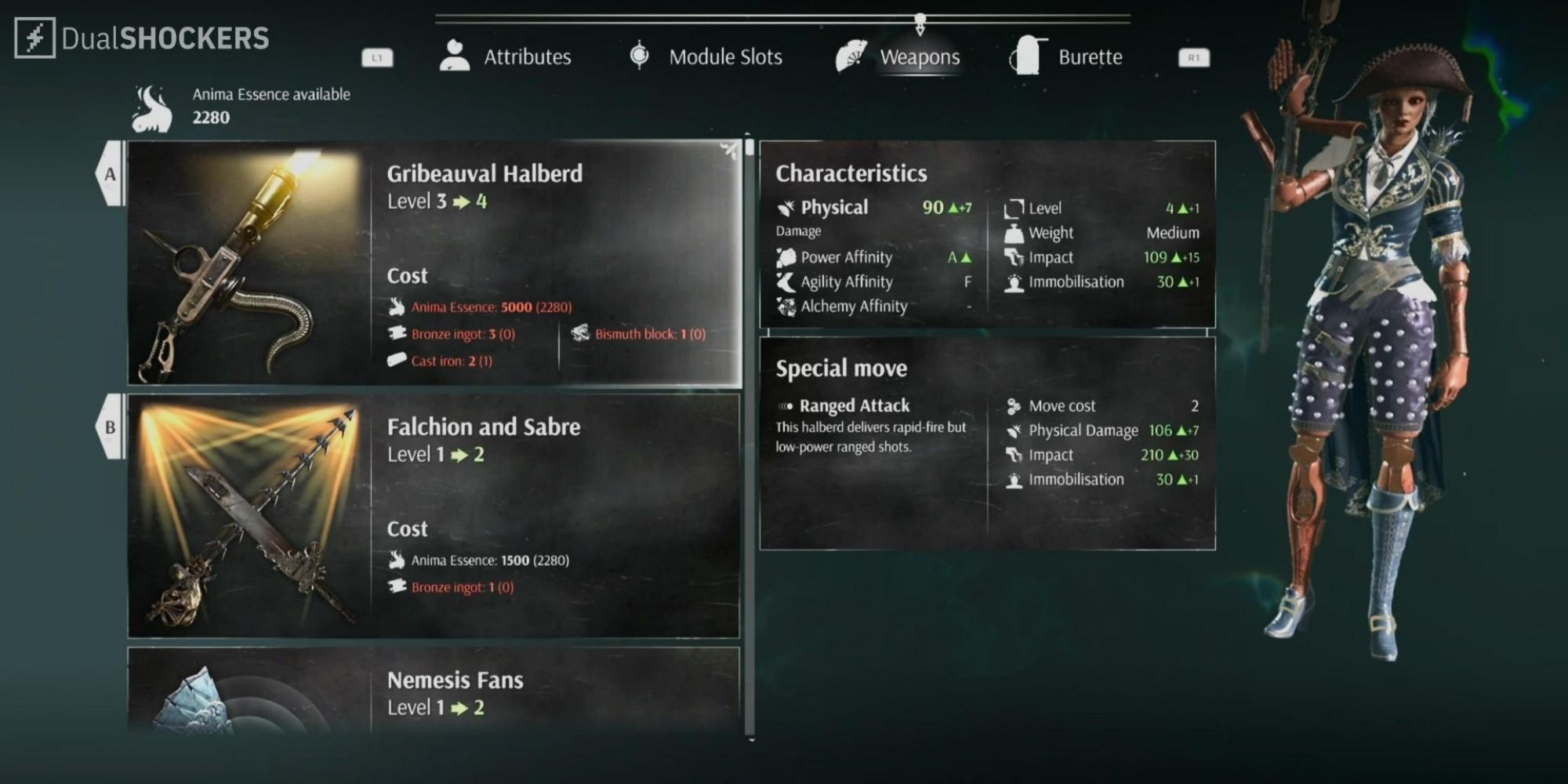Image resolution: width=1568 pixels, height=784 pixels.
Task: Click the L1 shoulder button prompt
Action: [x=377, y=56]
